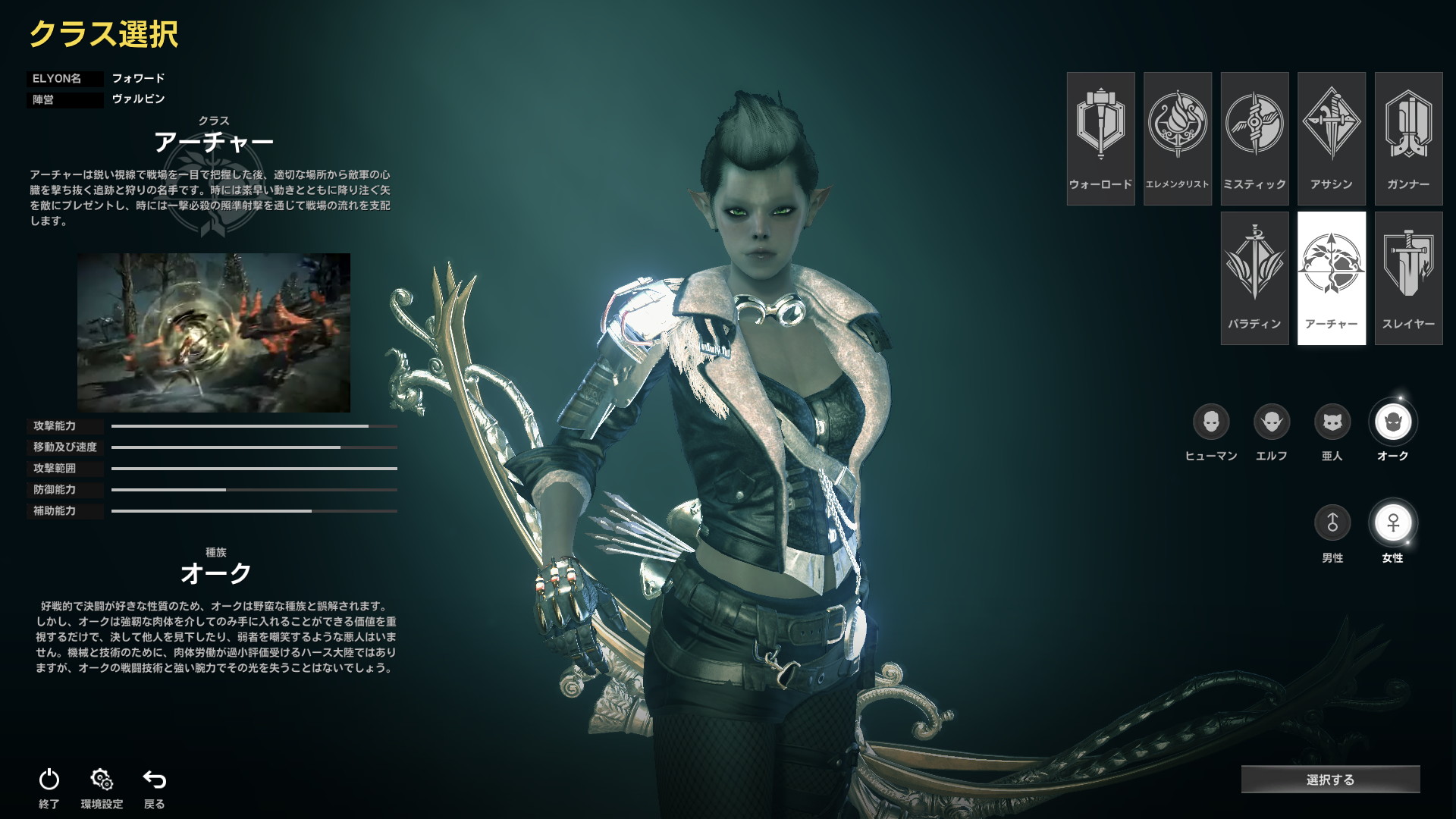Pick the ミスティック class tile
The width and height of the screenshot is (1456, 819).
[x=1254, y=138]
